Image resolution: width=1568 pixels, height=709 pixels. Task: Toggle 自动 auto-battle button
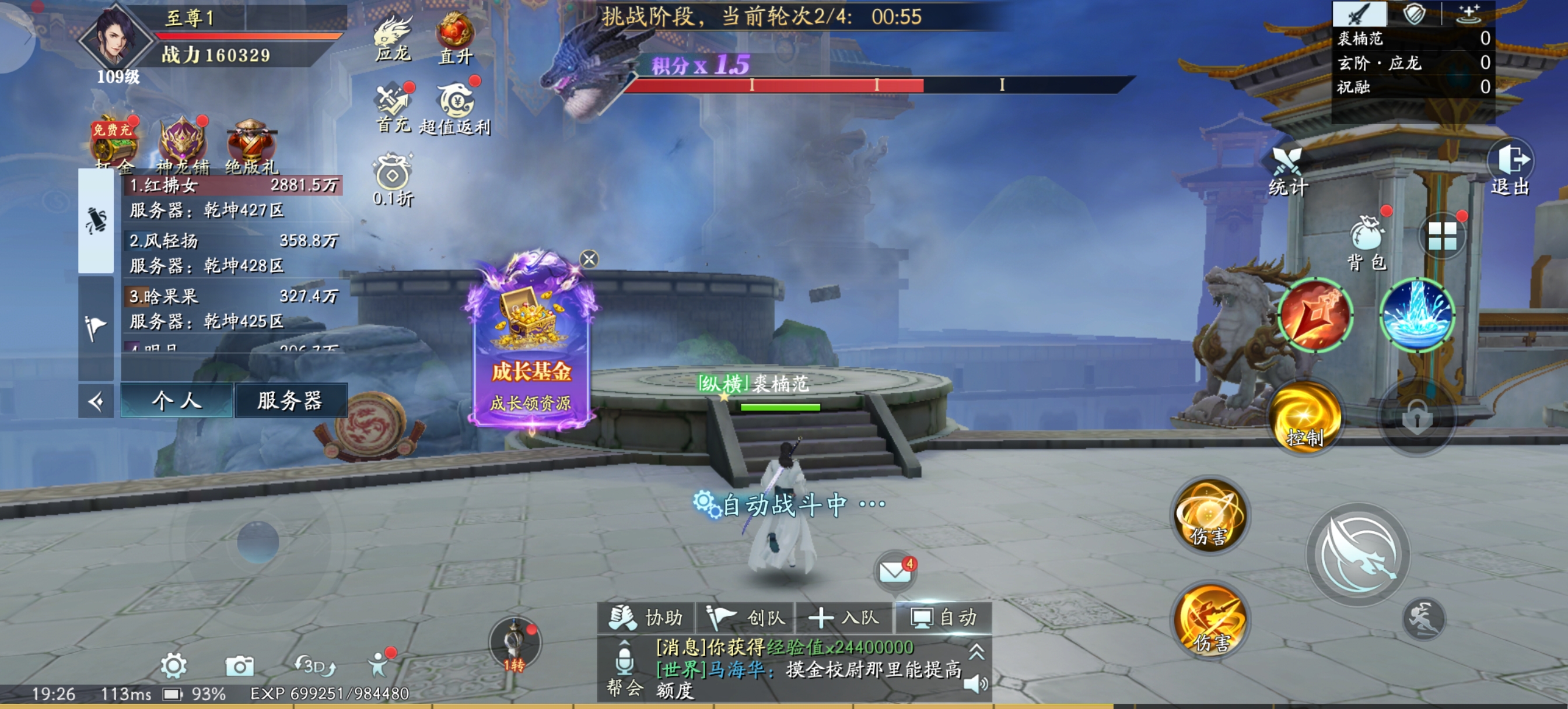[943, 617]
